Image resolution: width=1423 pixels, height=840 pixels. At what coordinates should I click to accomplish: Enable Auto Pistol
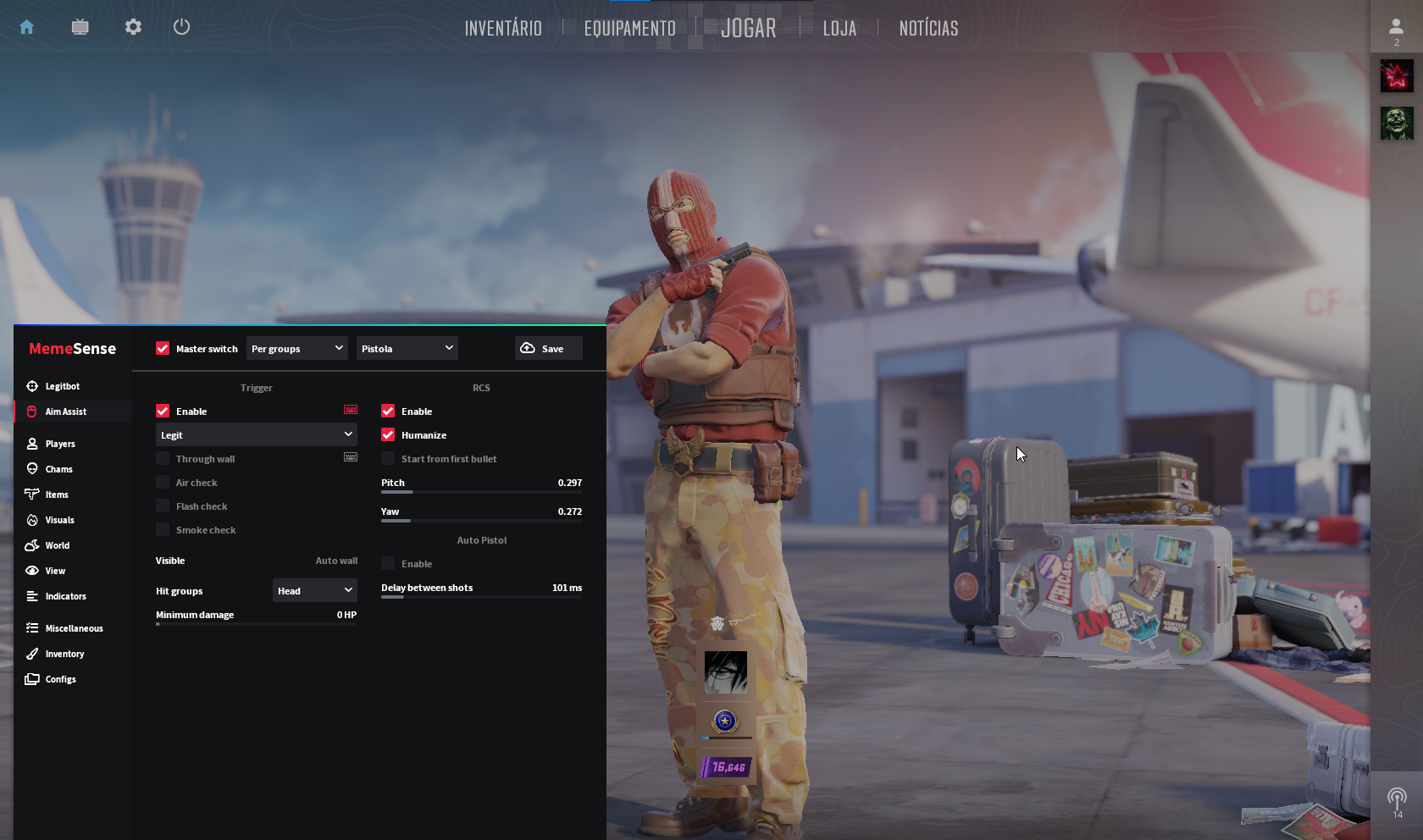pos(388,563)
